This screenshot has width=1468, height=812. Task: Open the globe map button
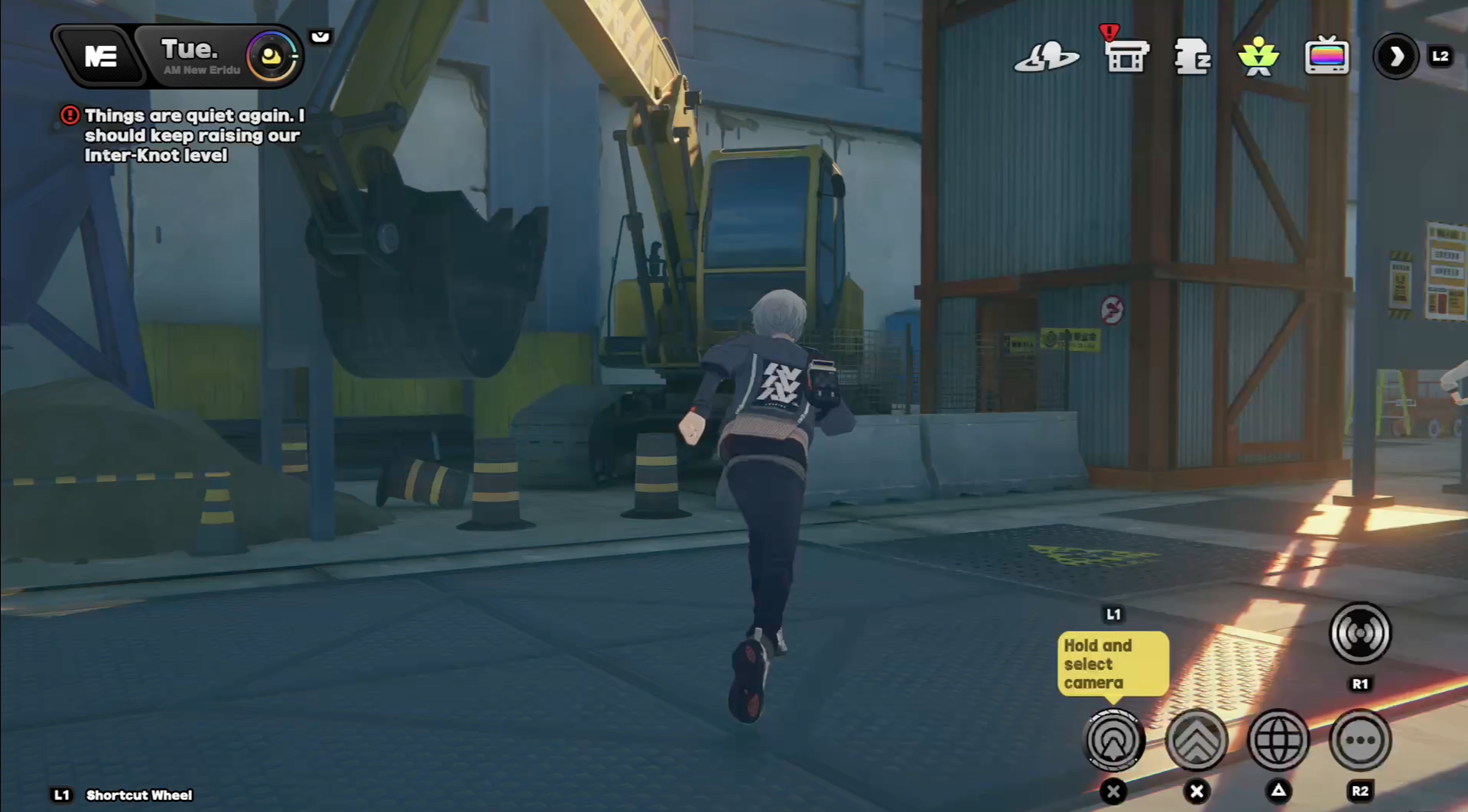1278,740
